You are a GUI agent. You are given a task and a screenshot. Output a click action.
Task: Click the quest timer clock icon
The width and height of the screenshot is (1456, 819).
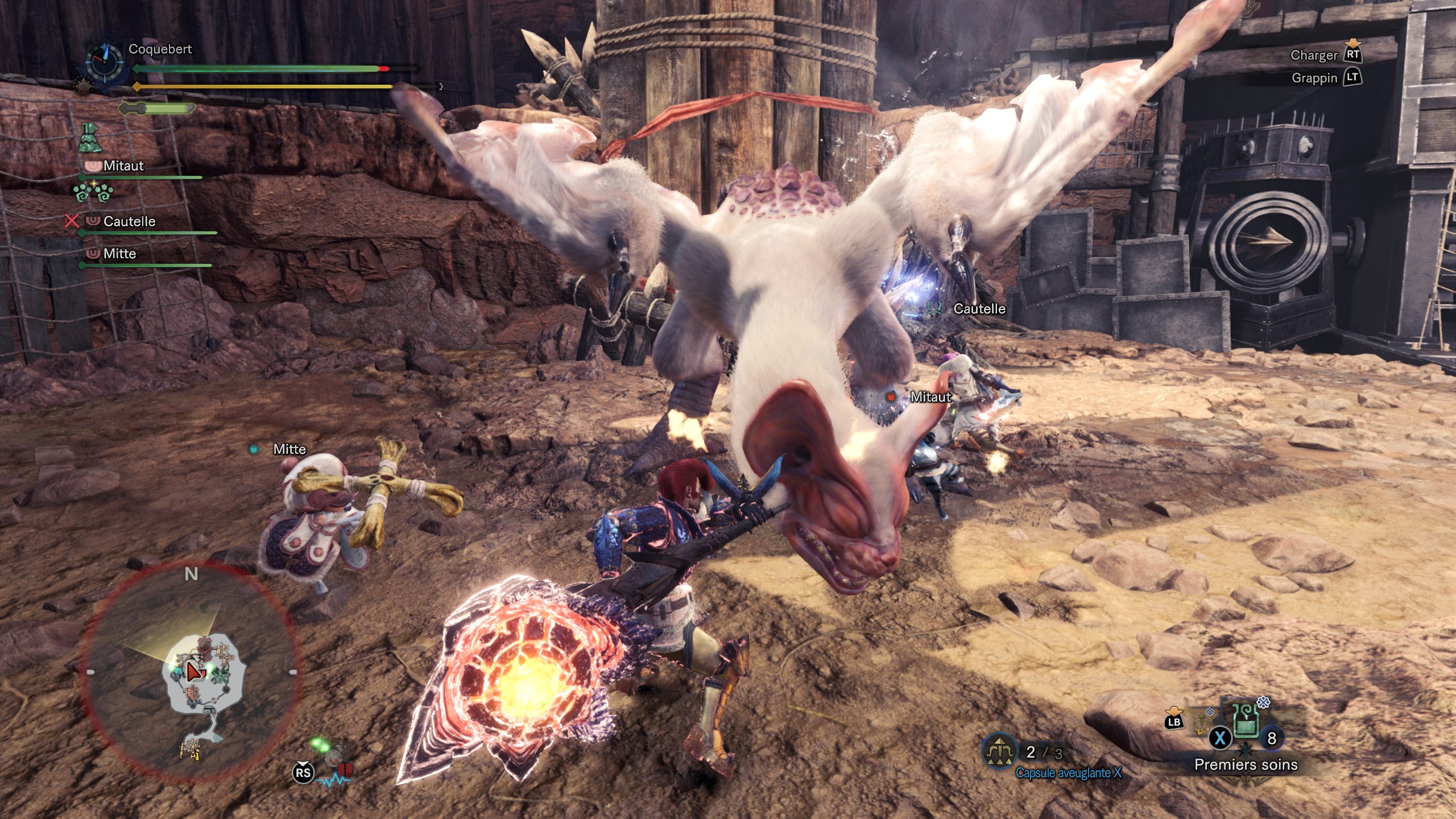point(104,61)
